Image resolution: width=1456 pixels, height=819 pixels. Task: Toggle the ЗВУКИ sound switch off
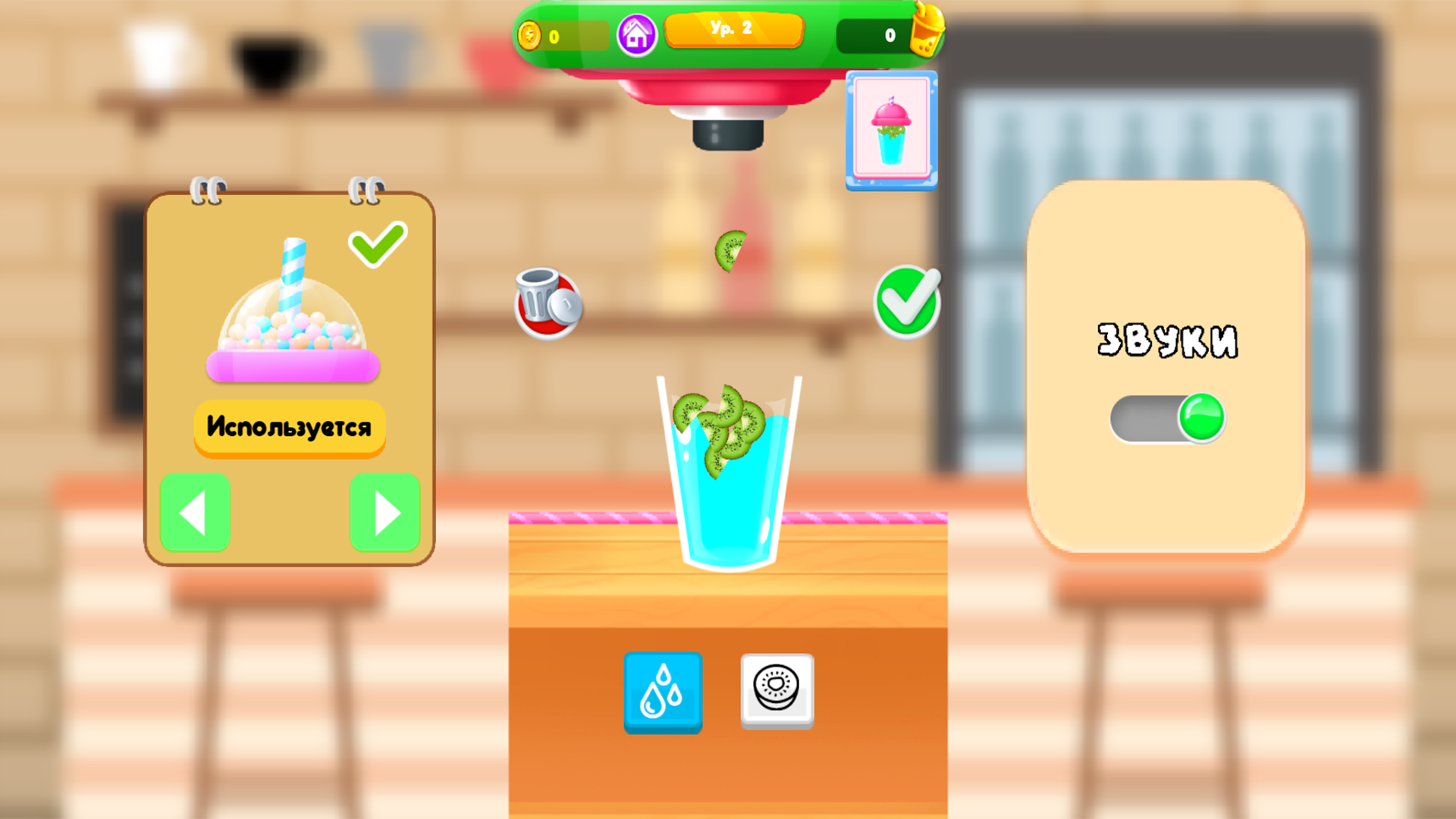pos(1170,418)
